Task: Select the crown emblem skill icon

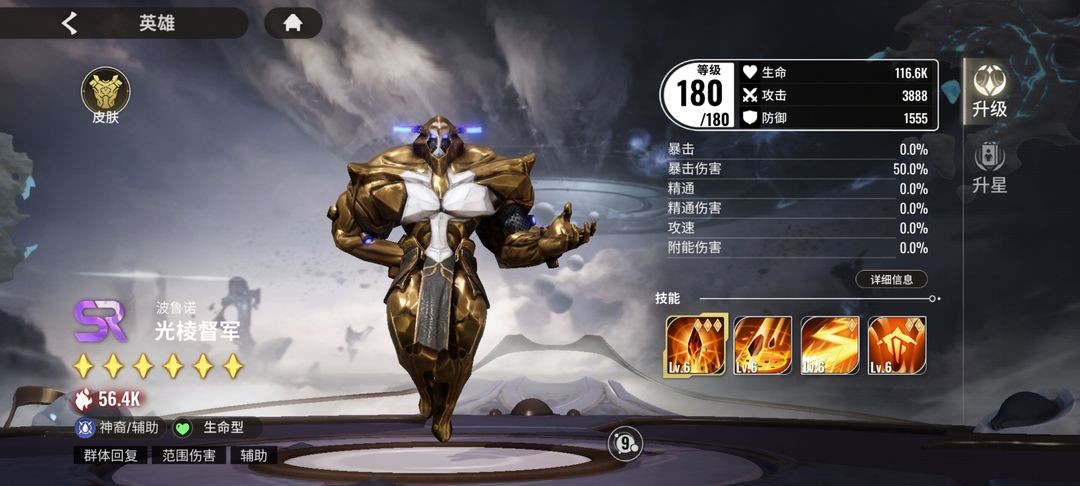Action: [896, 345]
